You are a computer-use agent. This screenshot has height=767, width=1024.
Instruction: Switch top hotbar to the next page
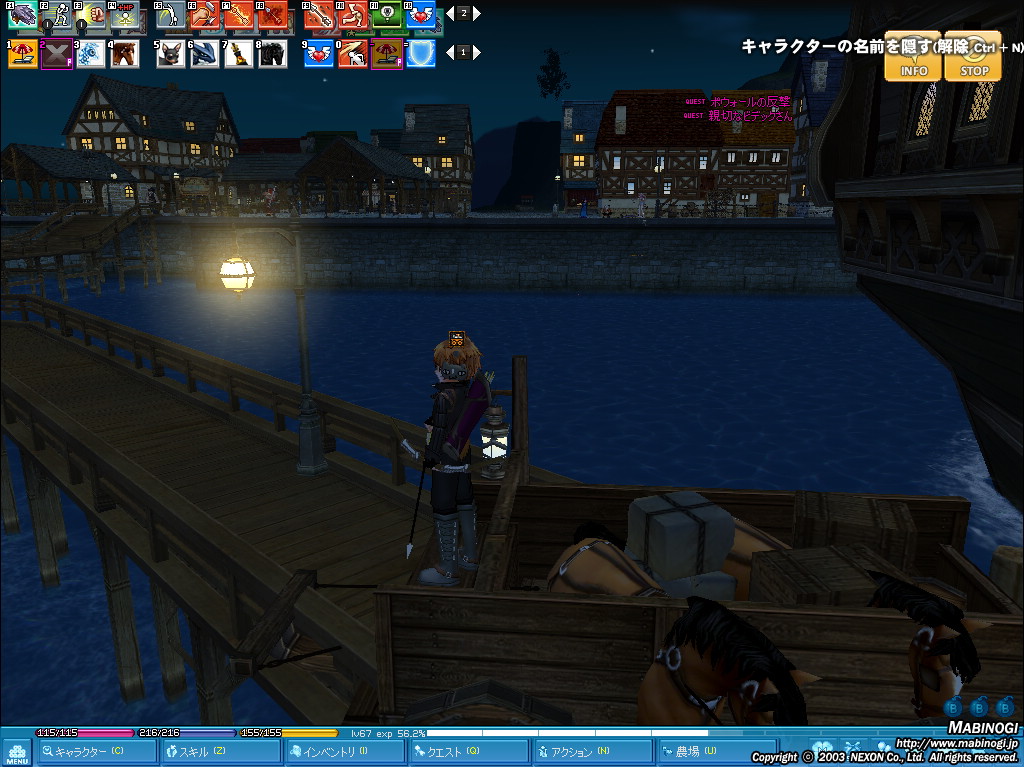point(477,14)
